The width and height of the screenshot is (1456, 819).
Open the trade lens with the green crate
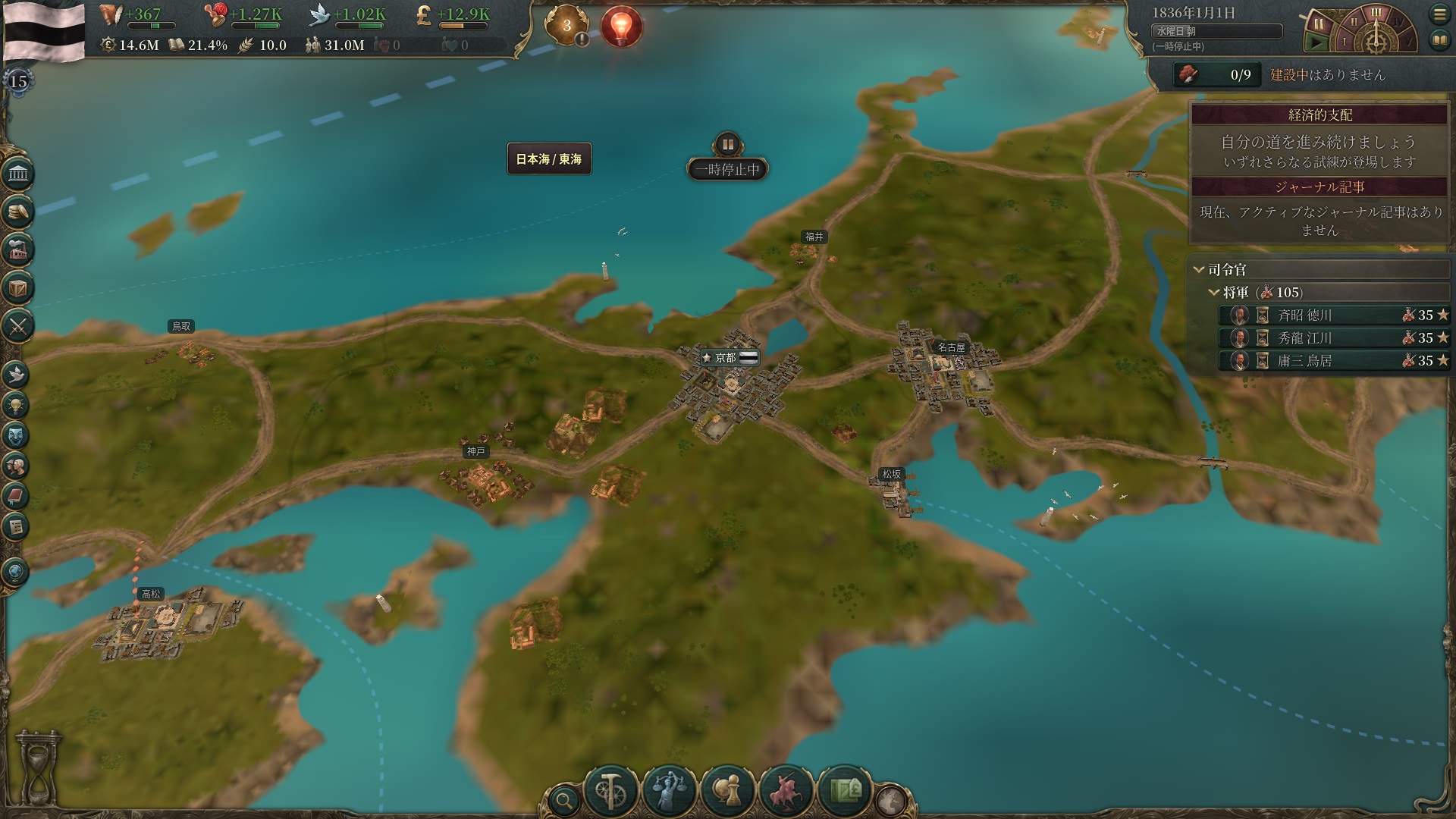pos(844,791)
